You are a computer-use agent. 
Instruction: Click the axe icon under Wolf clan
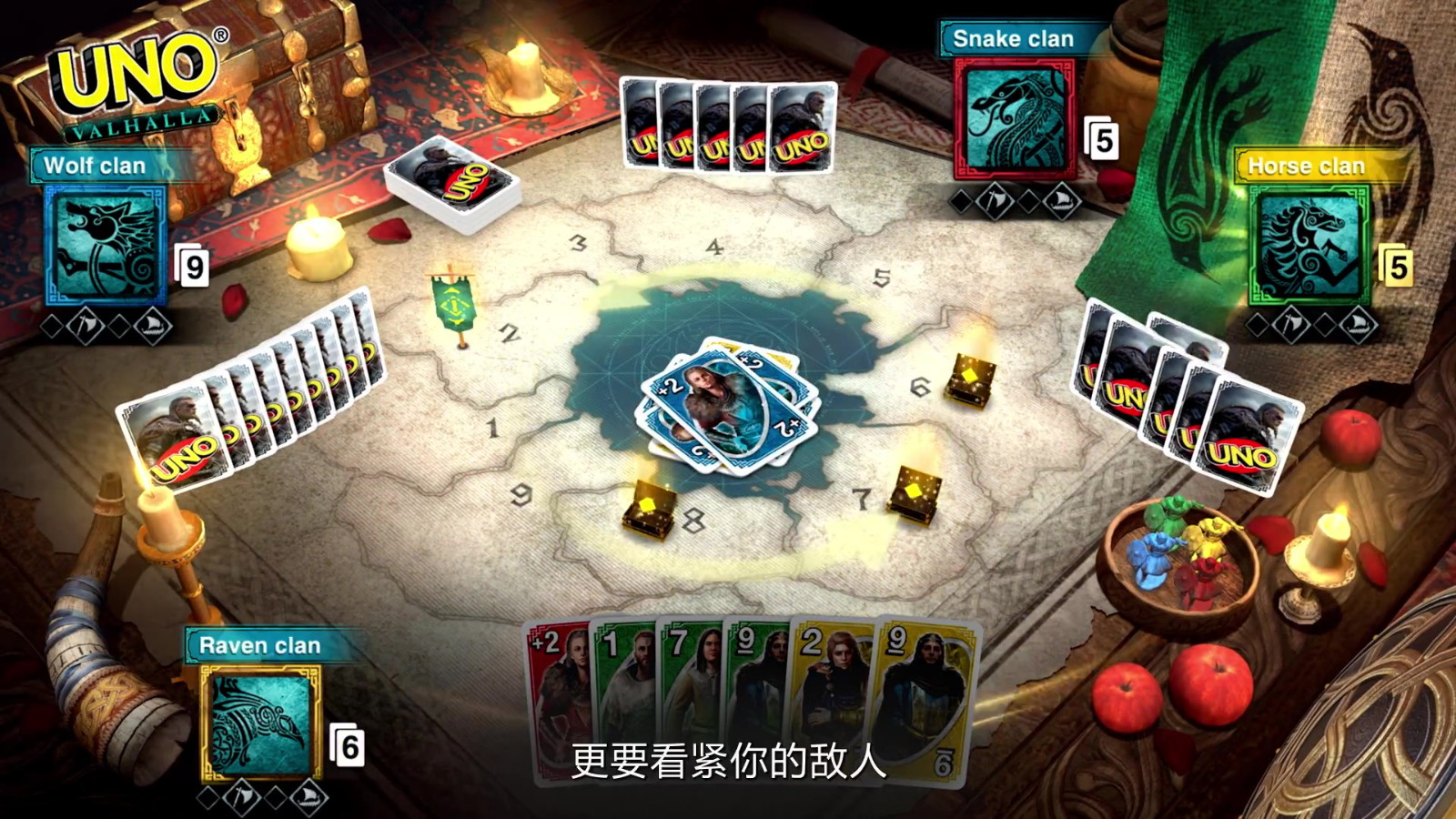86,326
